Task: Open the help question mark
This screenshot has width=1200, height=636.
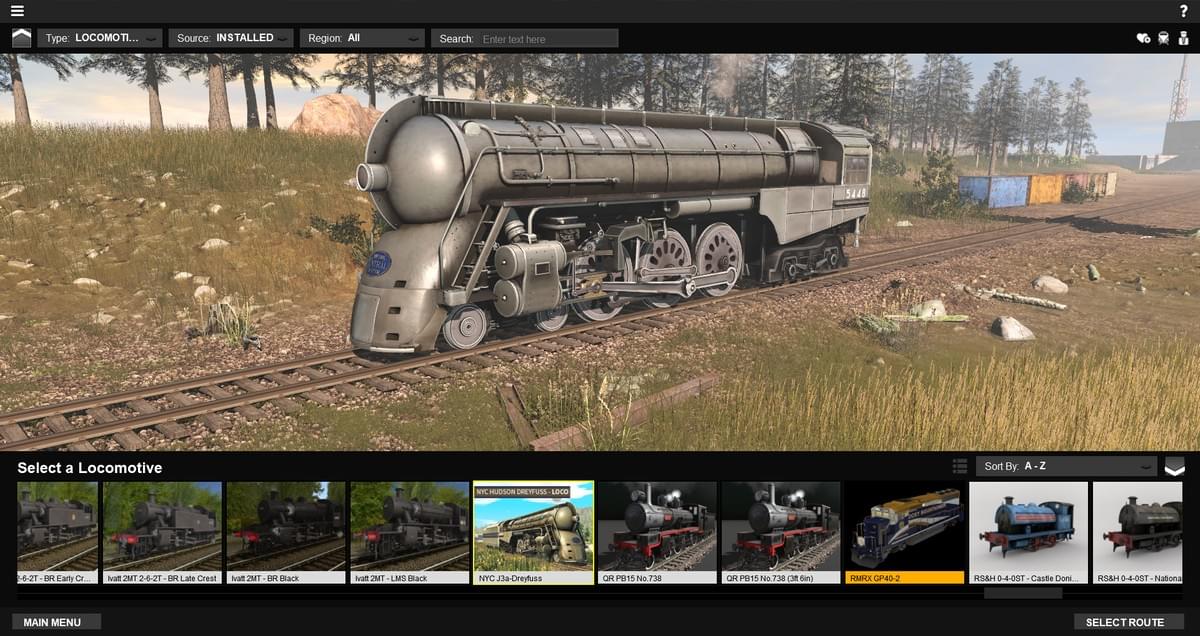Action: point(1184,11)
